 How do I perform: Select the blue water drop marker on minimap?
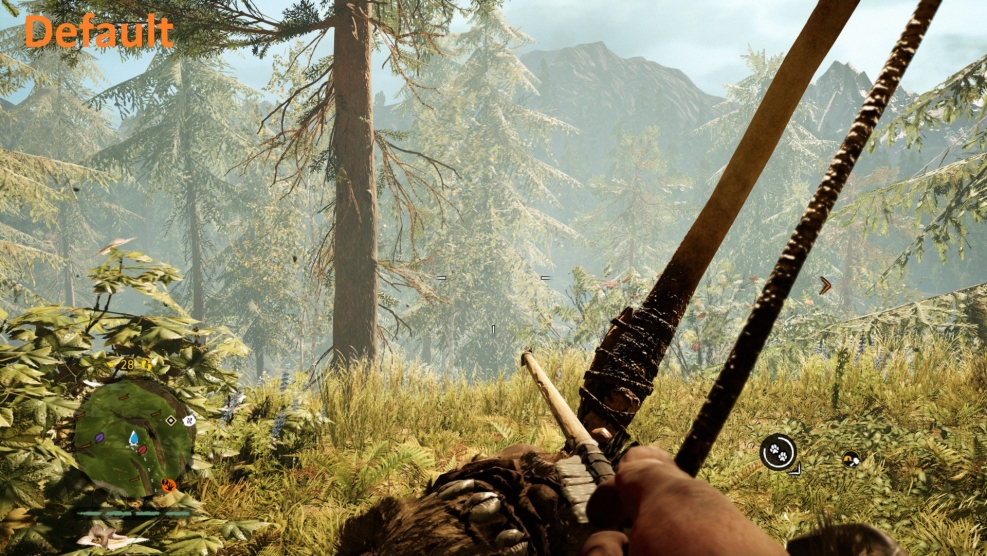tap(133, 437)
